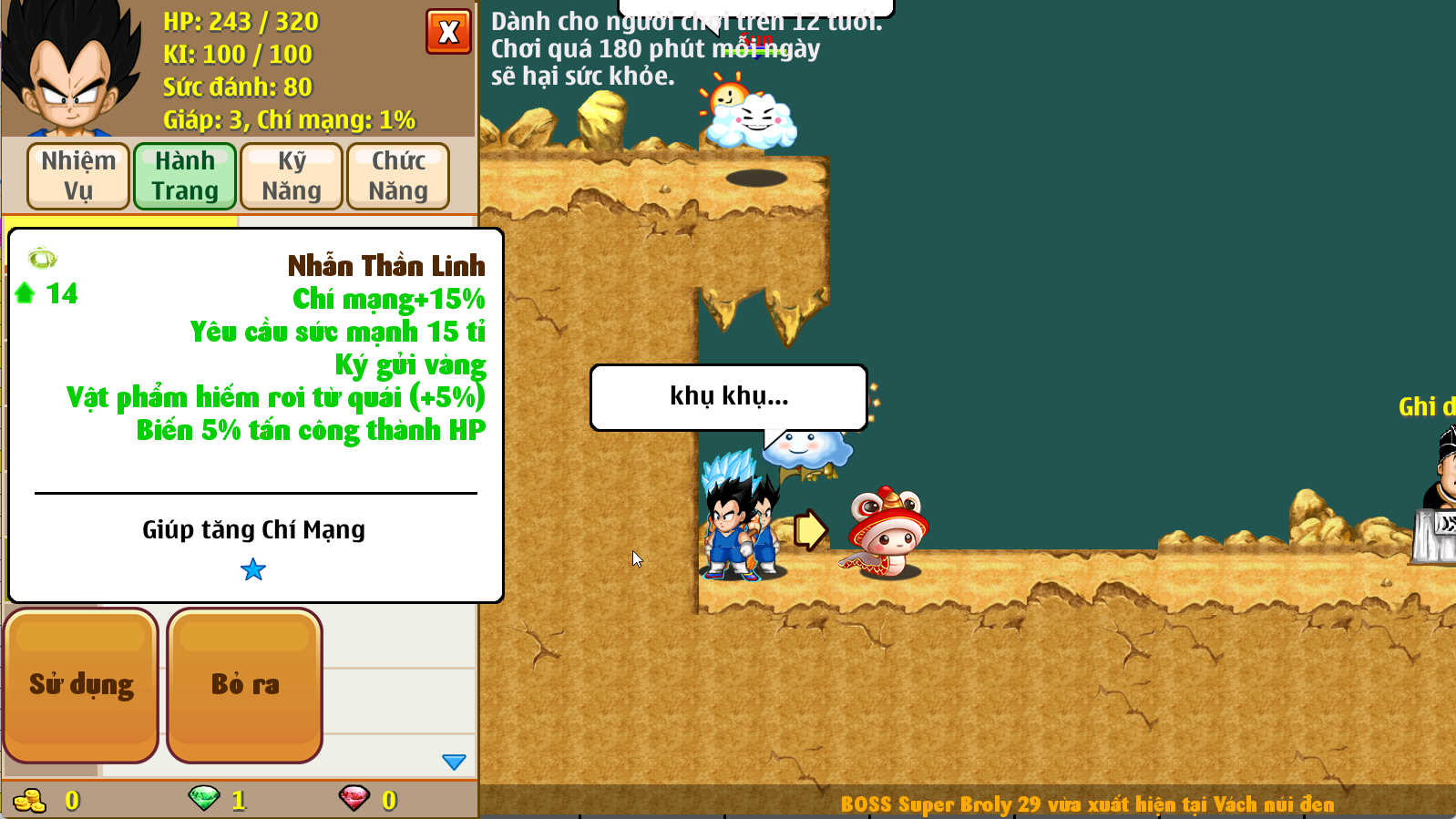Click the khụ khụ speech bubble
This screenshot has height=819, width=1456.
coord(728,395)
